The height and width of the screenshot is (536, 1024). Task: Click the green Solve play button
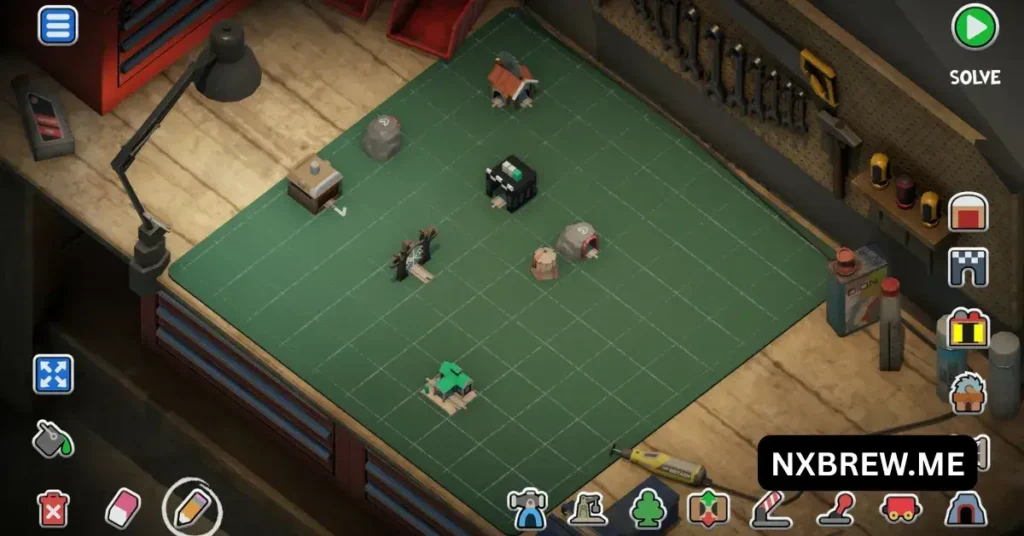coord(974,28)
